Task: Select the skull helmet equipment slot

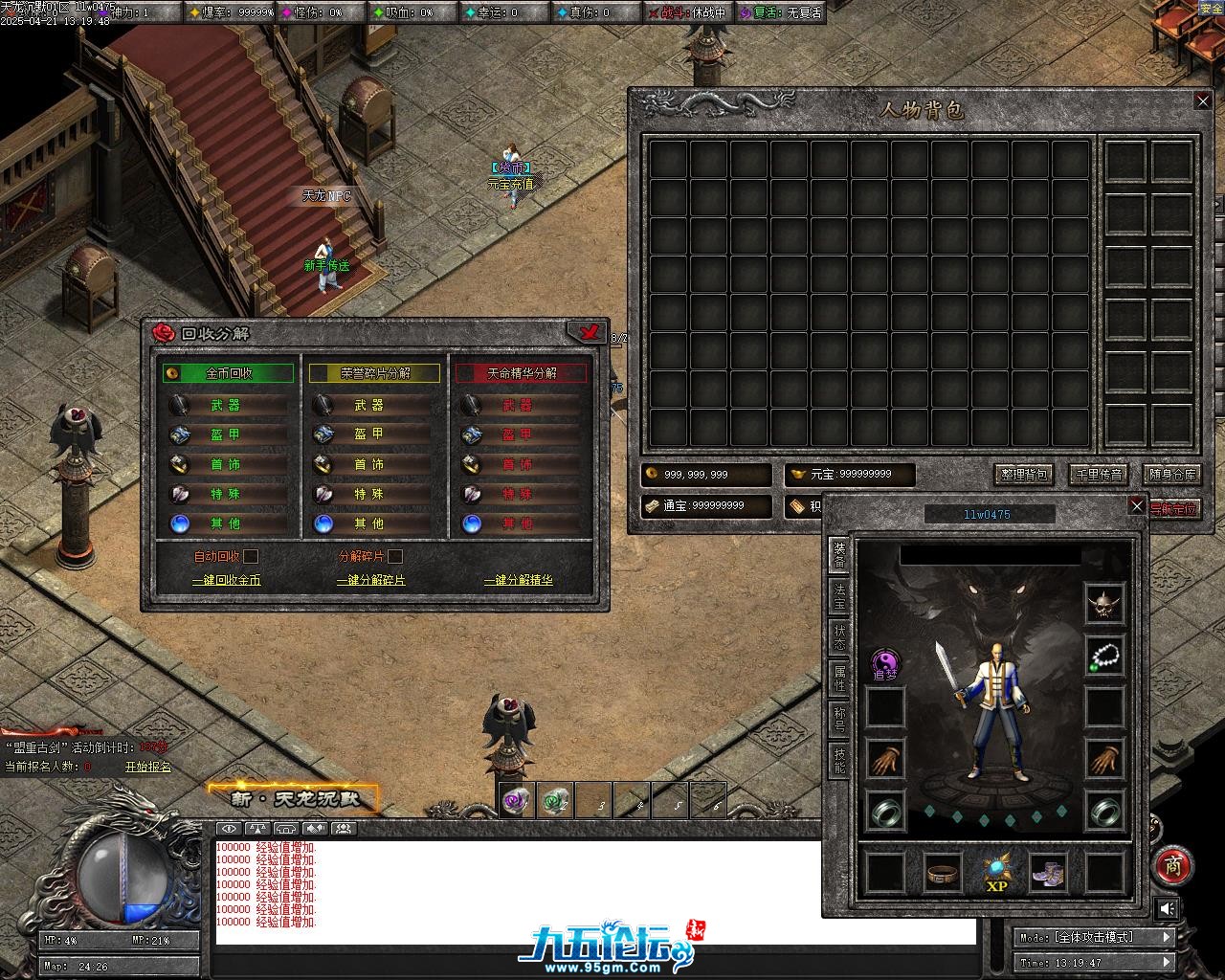Action: [1104, 604]
